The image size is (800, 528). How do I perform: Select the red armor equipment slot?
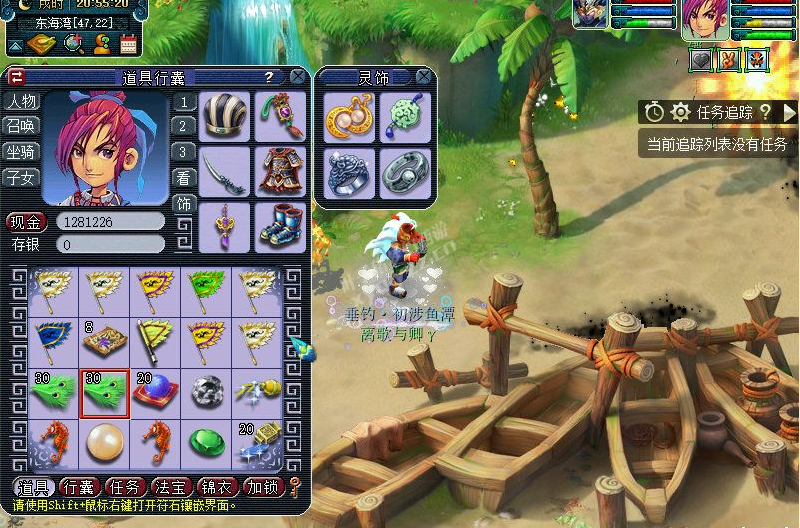tap(280, 170)
